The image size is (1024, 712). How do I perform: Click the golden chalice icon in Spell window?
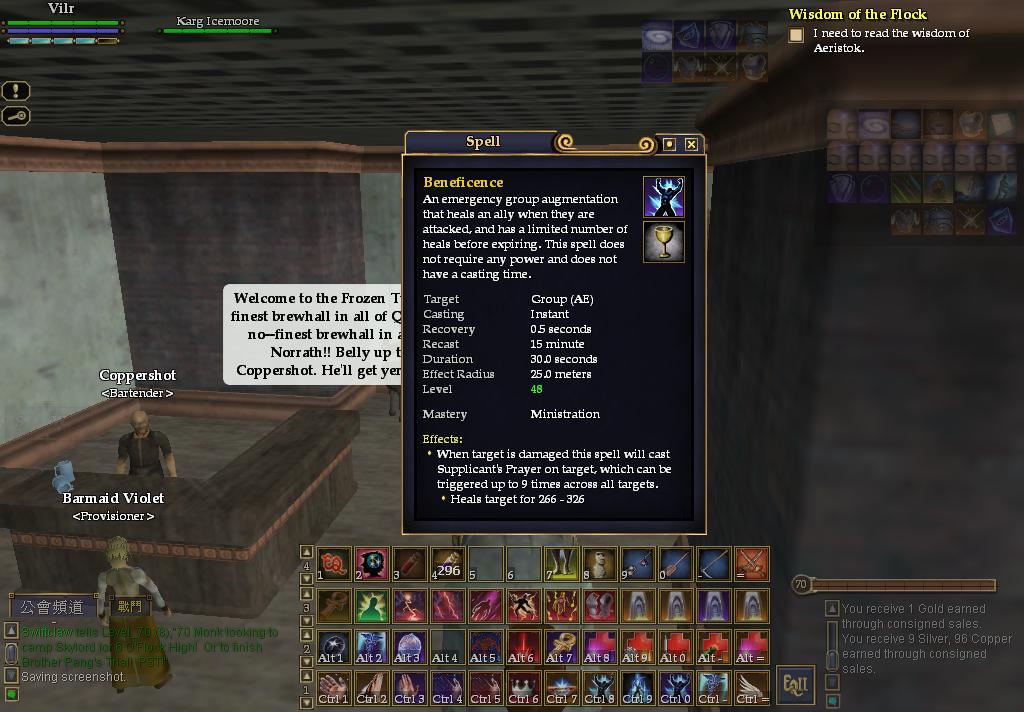663,242
